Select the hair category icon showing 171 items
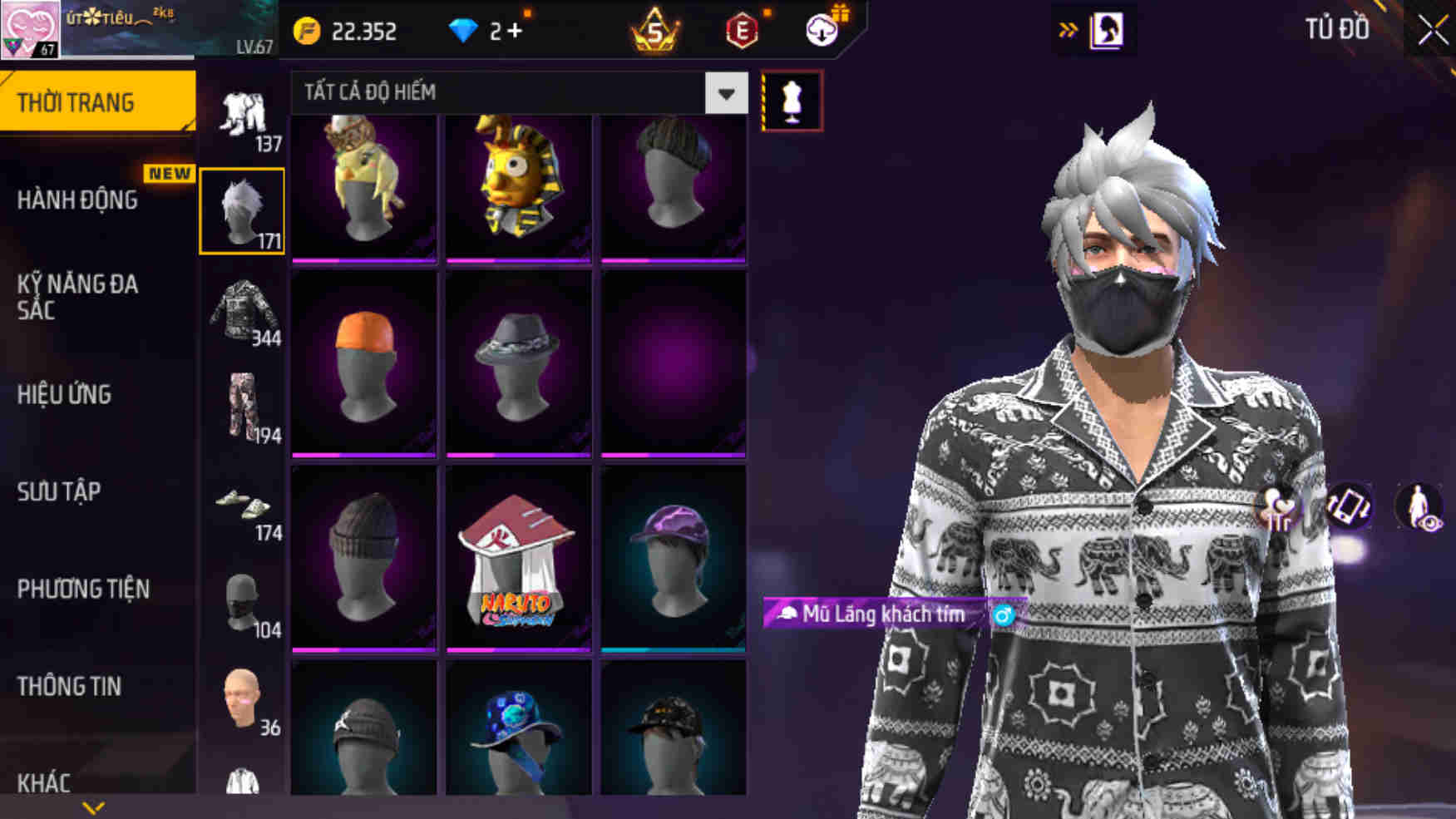The height and width of the screenshot is (819, 1456). point(242,208)
